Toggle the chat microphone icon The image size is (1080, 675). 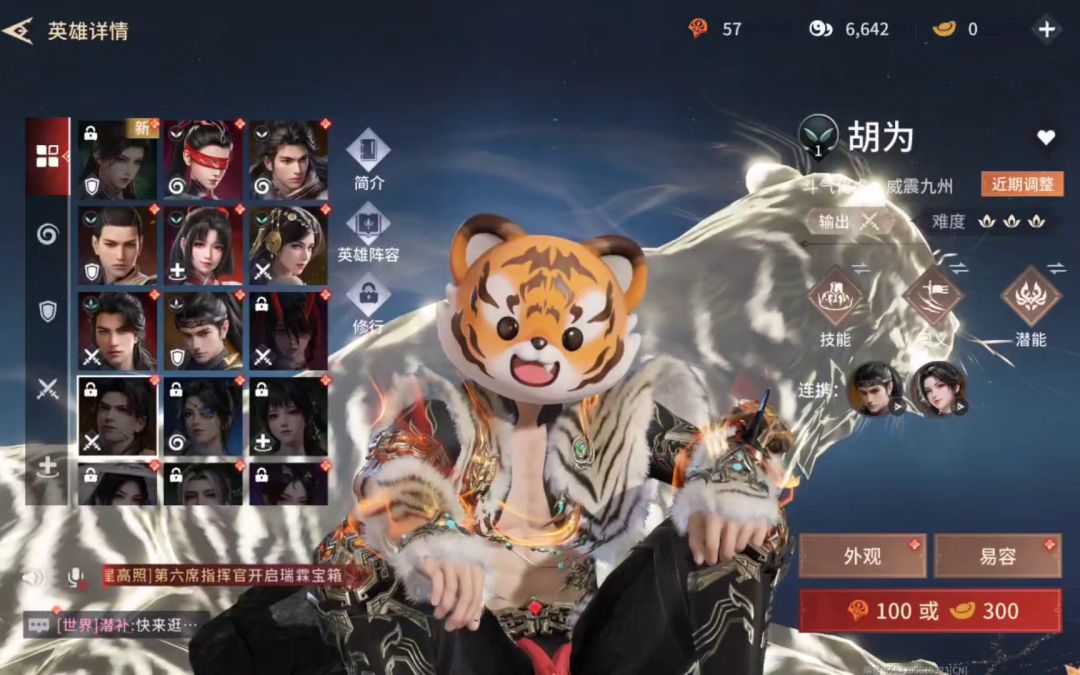[x=74, y=577]
